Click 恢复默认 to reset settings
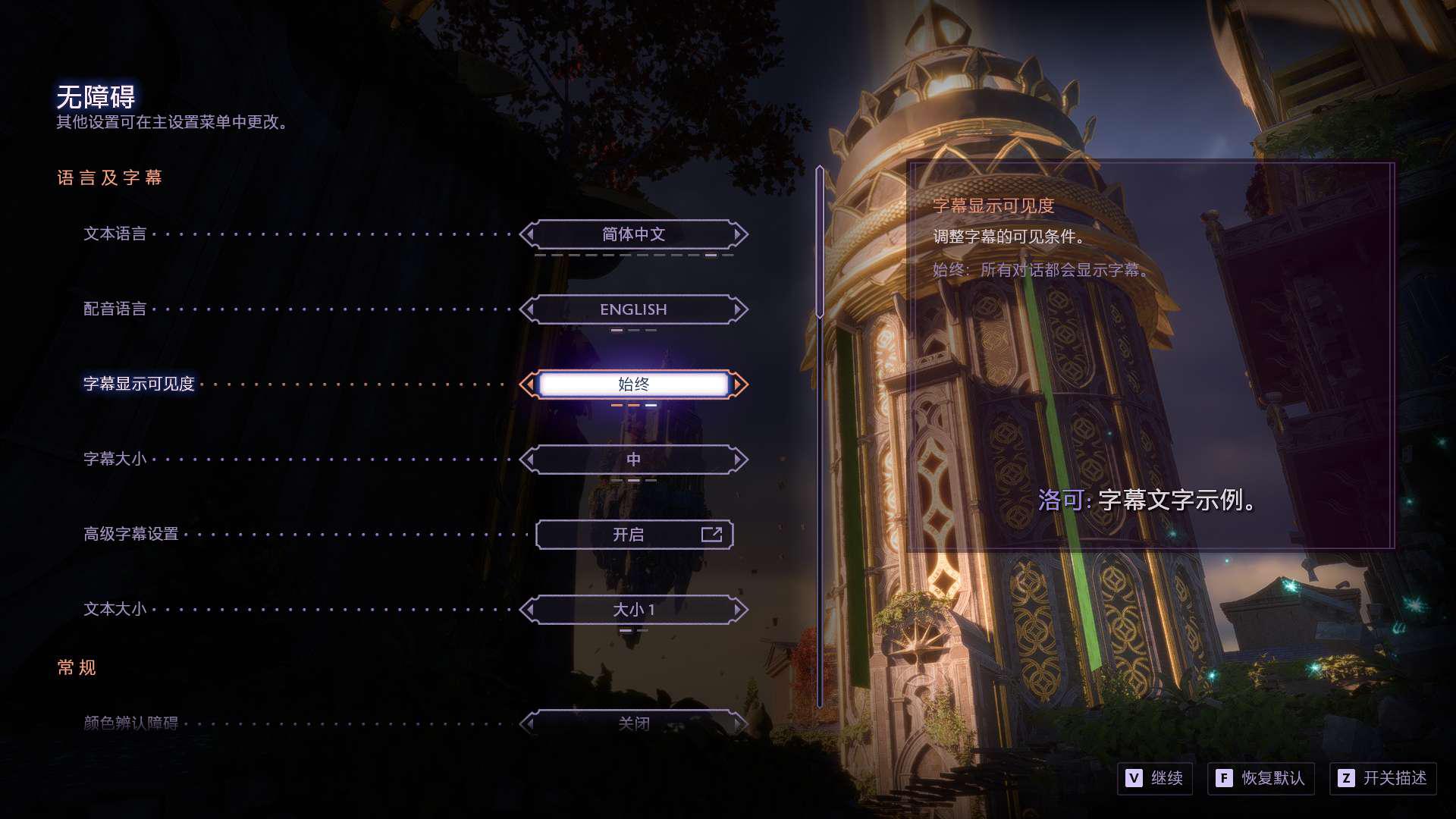Image resolution: width=1456 pixels, height=819 pixels. coord(1260,778)
